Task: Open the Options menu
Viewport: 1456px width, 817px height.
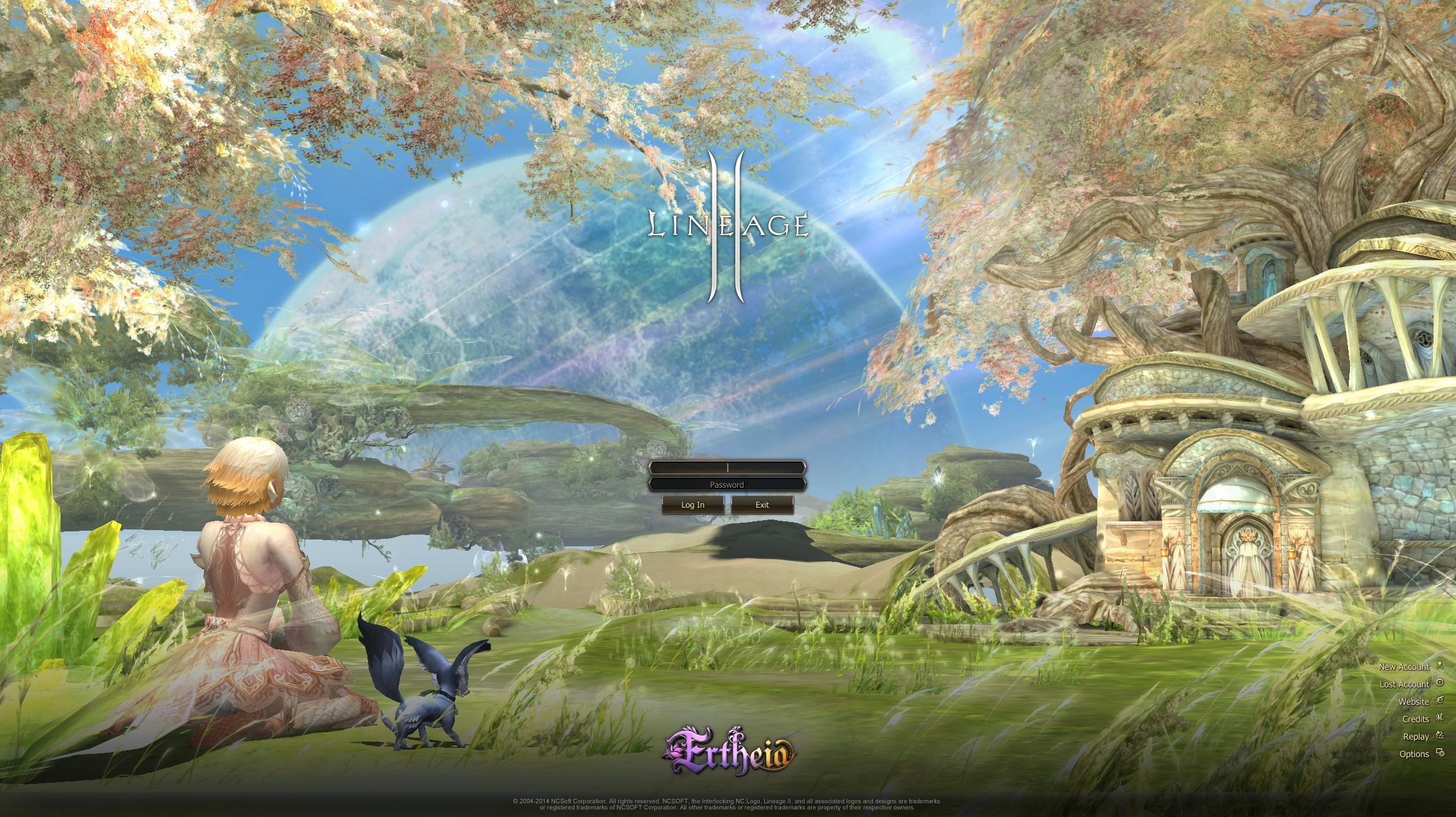Action: [x=1414, y=754]
